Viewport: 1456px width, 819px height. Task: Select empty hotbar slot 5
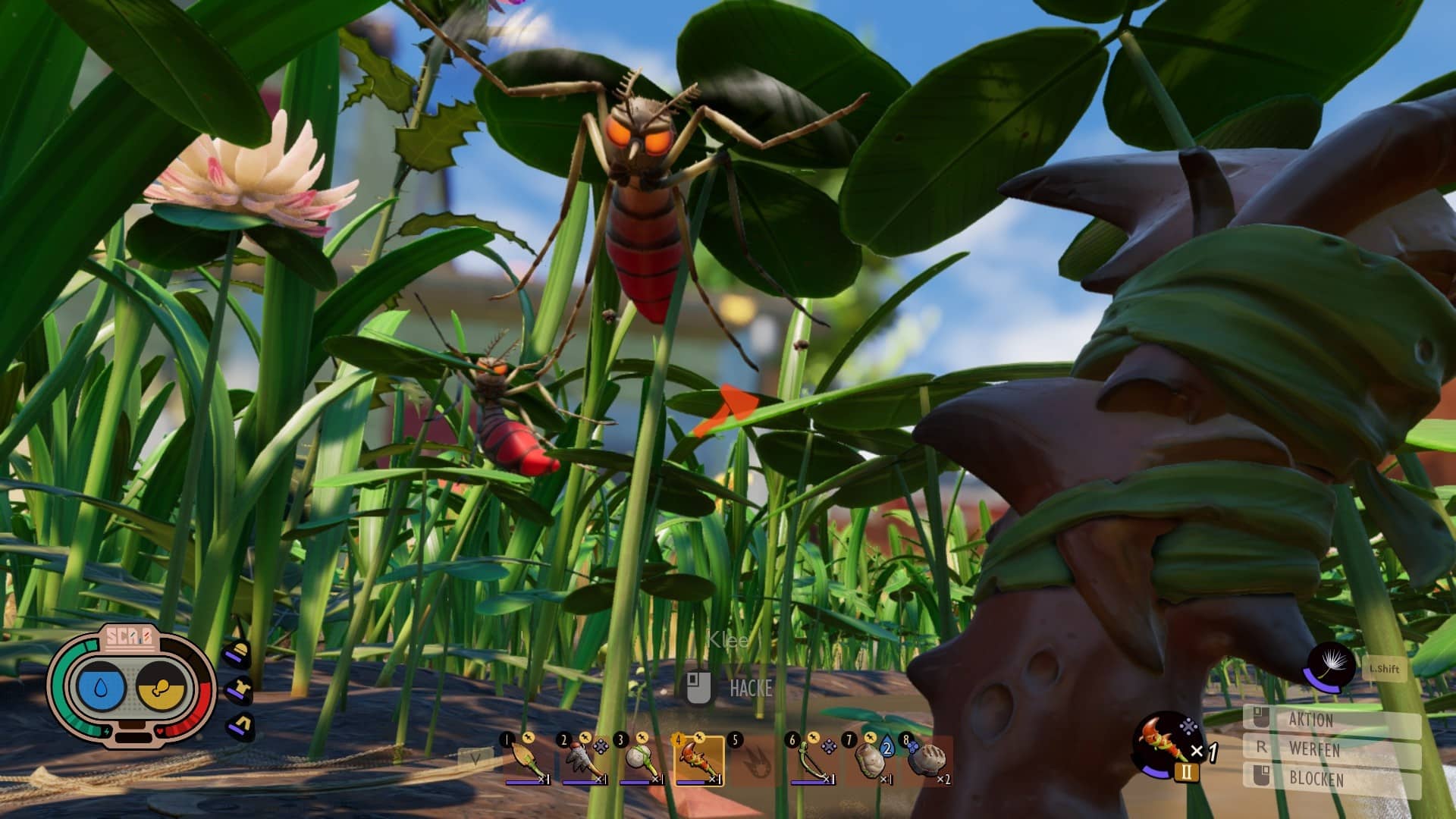(x=755, y=761)
